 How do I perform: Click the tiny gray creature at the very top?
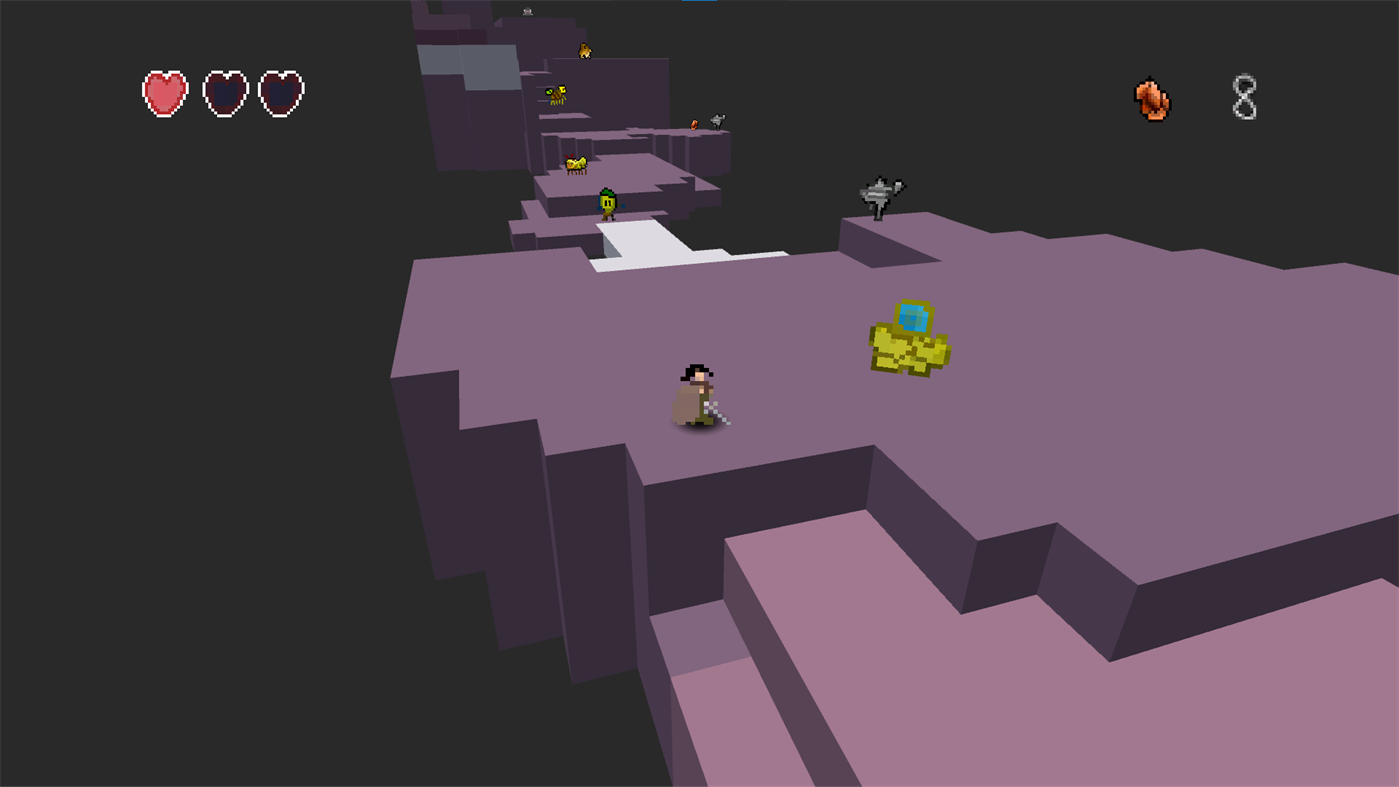527,11
